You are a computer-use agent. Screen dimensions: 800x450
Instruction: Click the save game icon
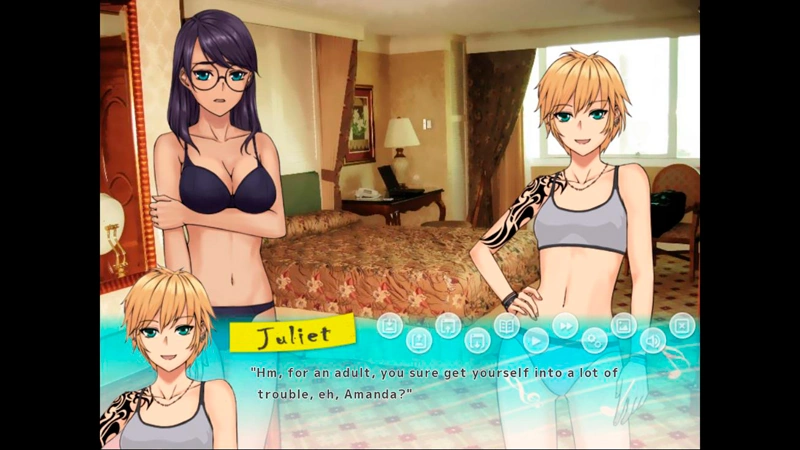pyautogui.click(x=391, y=325)
